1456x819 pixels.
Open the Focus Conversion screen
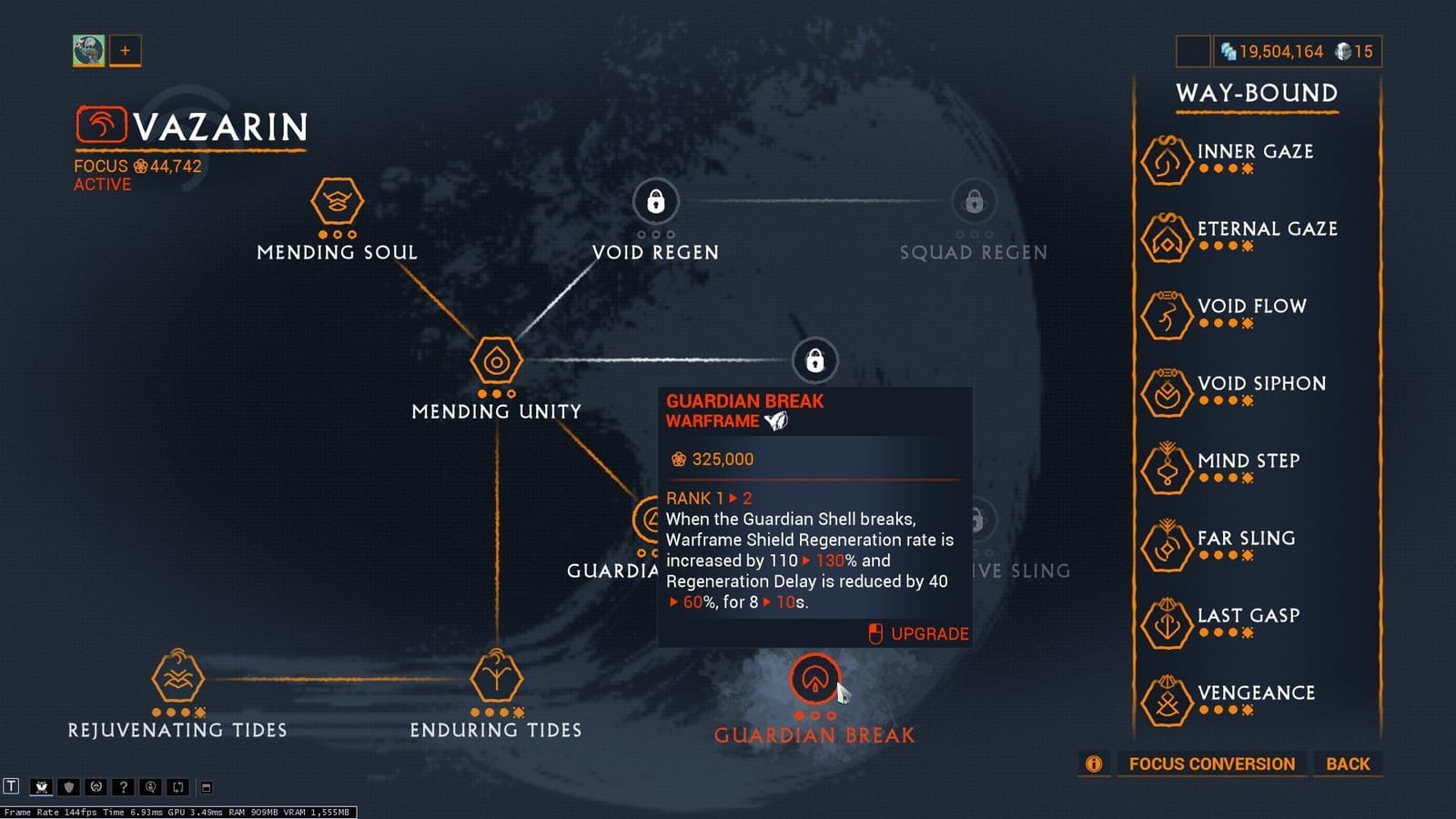pyautogui.click(x=1211, y=763)
